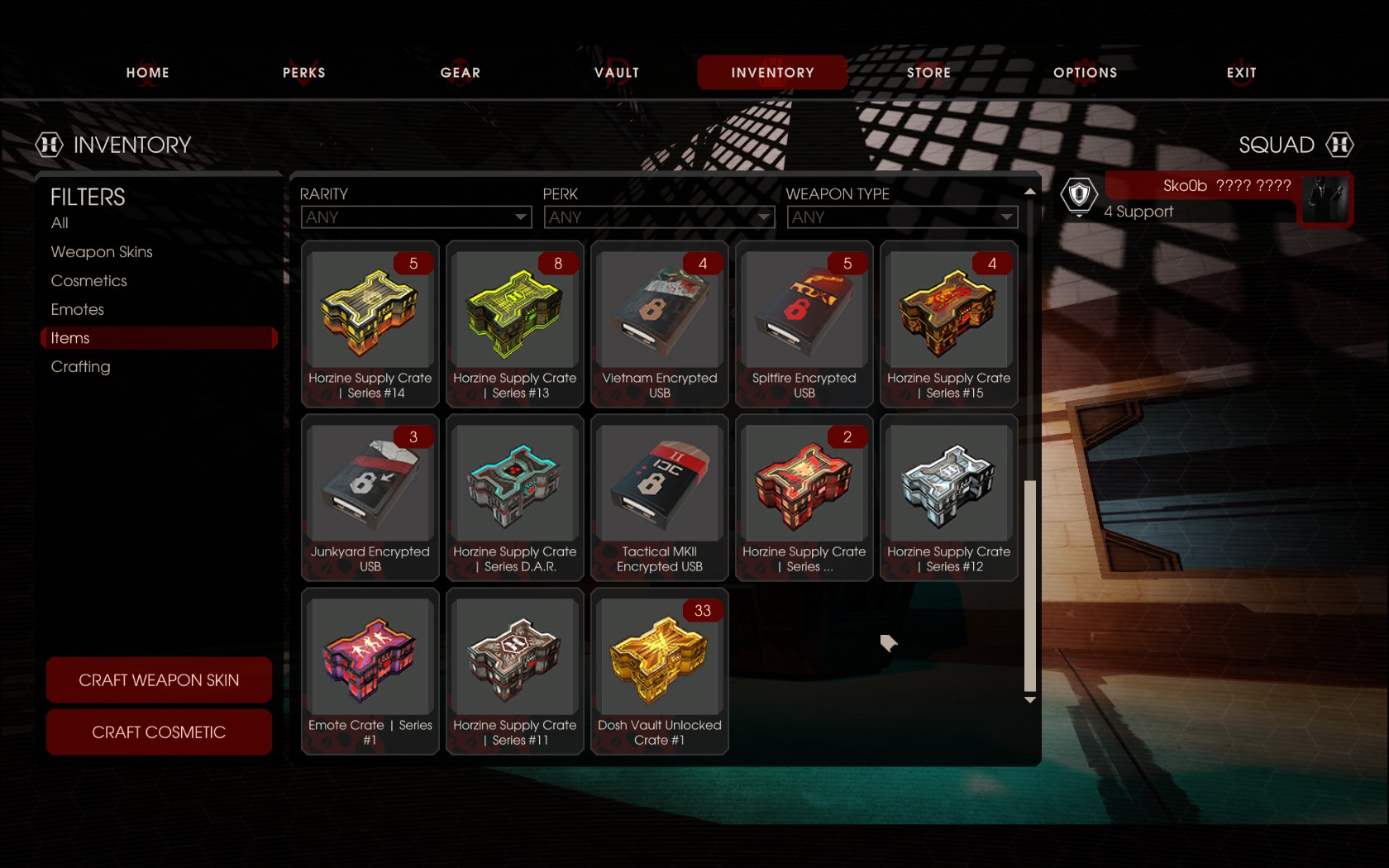The width and height of the screenshot is (1389, 868).
Task: Open the Home menu tab
Action: (x=147, y=73)
